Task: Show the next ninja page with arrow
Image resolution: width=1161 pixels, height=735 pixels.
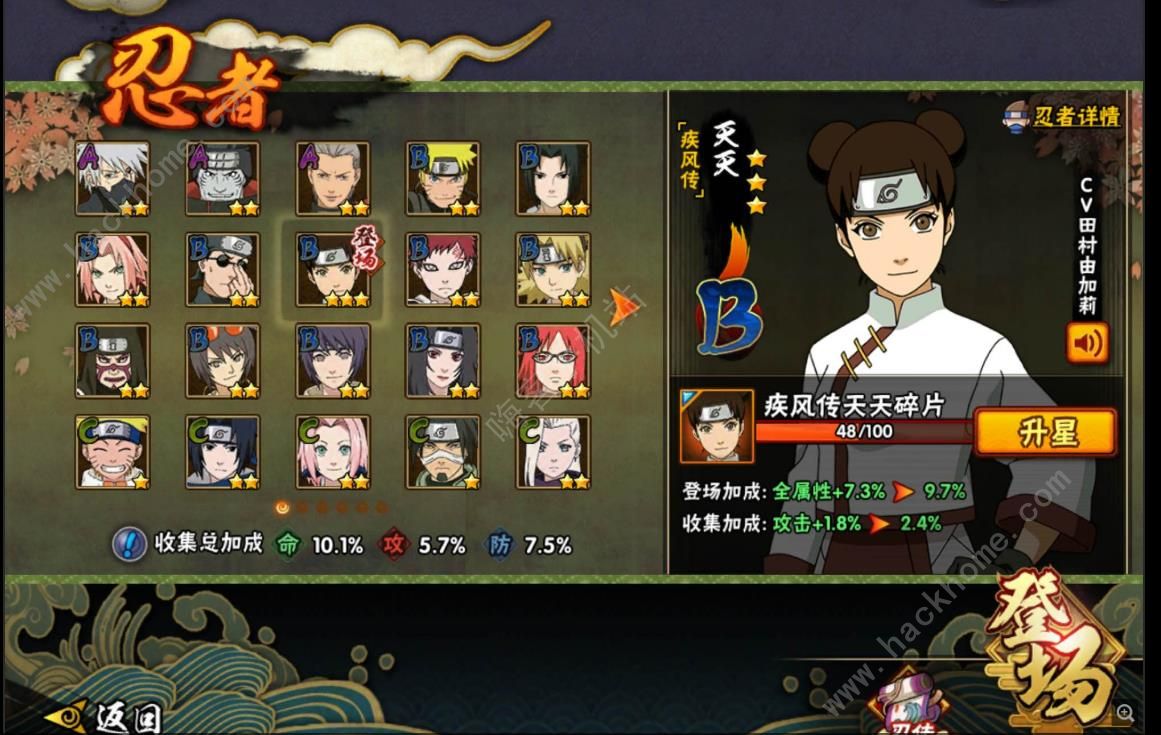Action: [624, 306]
